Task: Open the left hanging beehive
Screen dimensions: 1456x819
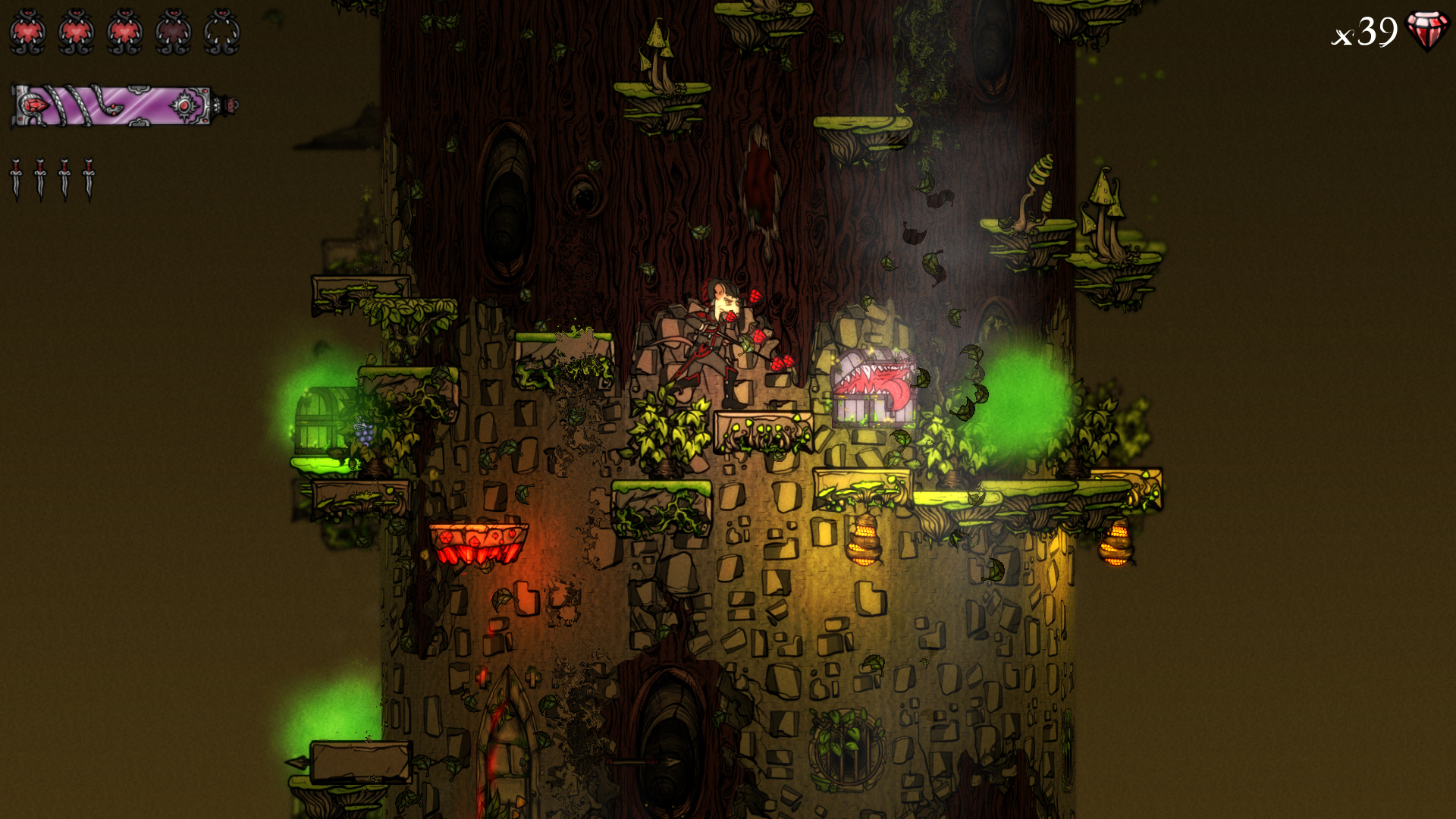Action: click(x=864, y=542)
